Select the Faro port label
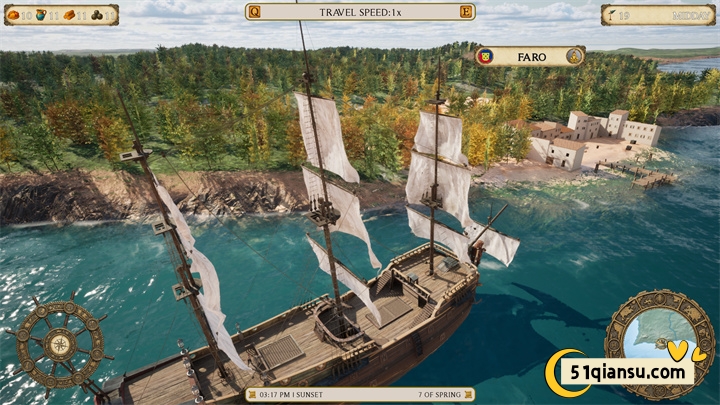The height and width of the screenshot is (405, 720). 531,56
